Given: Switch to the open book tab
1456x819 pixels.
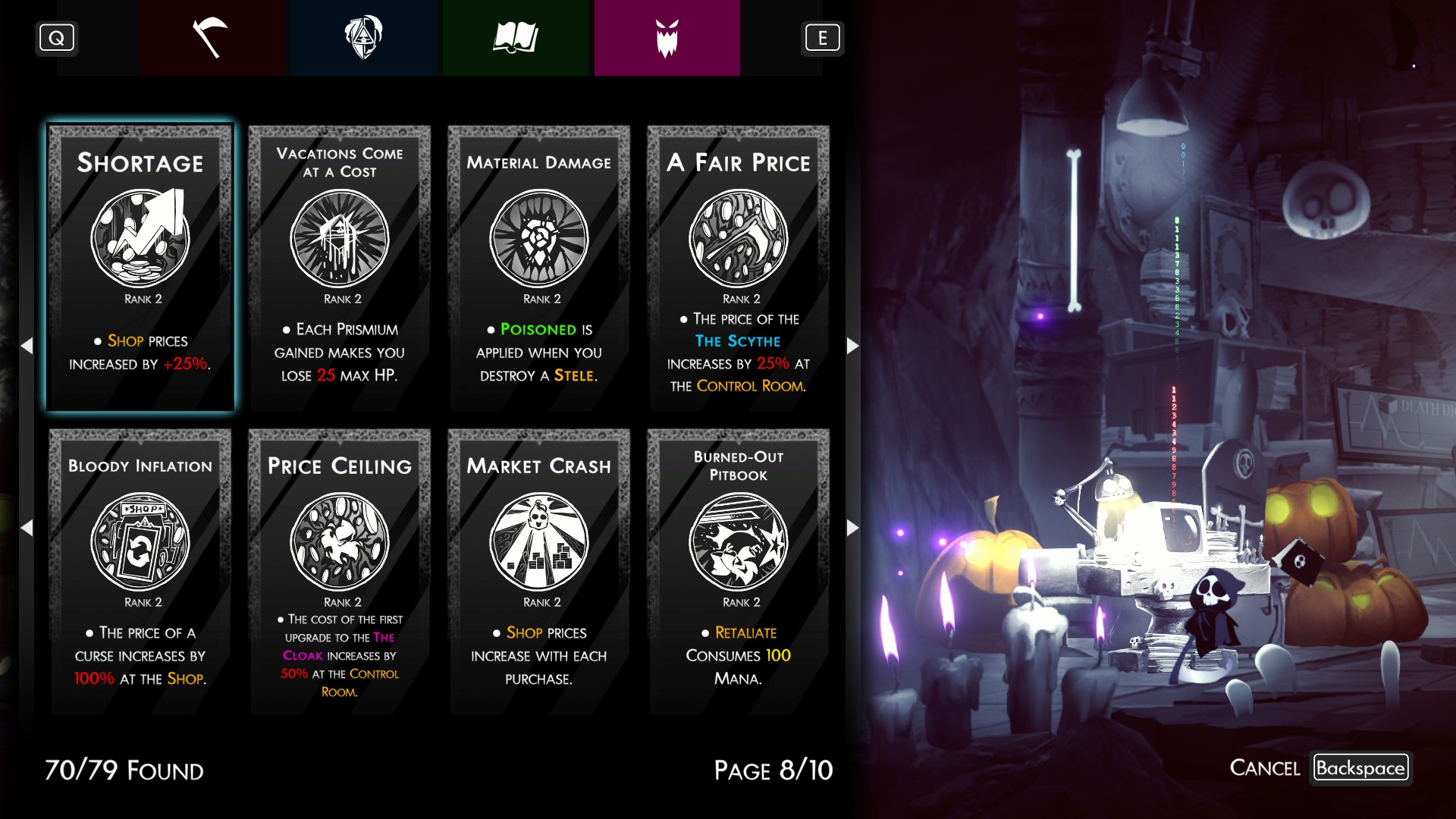Looking at the screenshot, I should [515, 38].
